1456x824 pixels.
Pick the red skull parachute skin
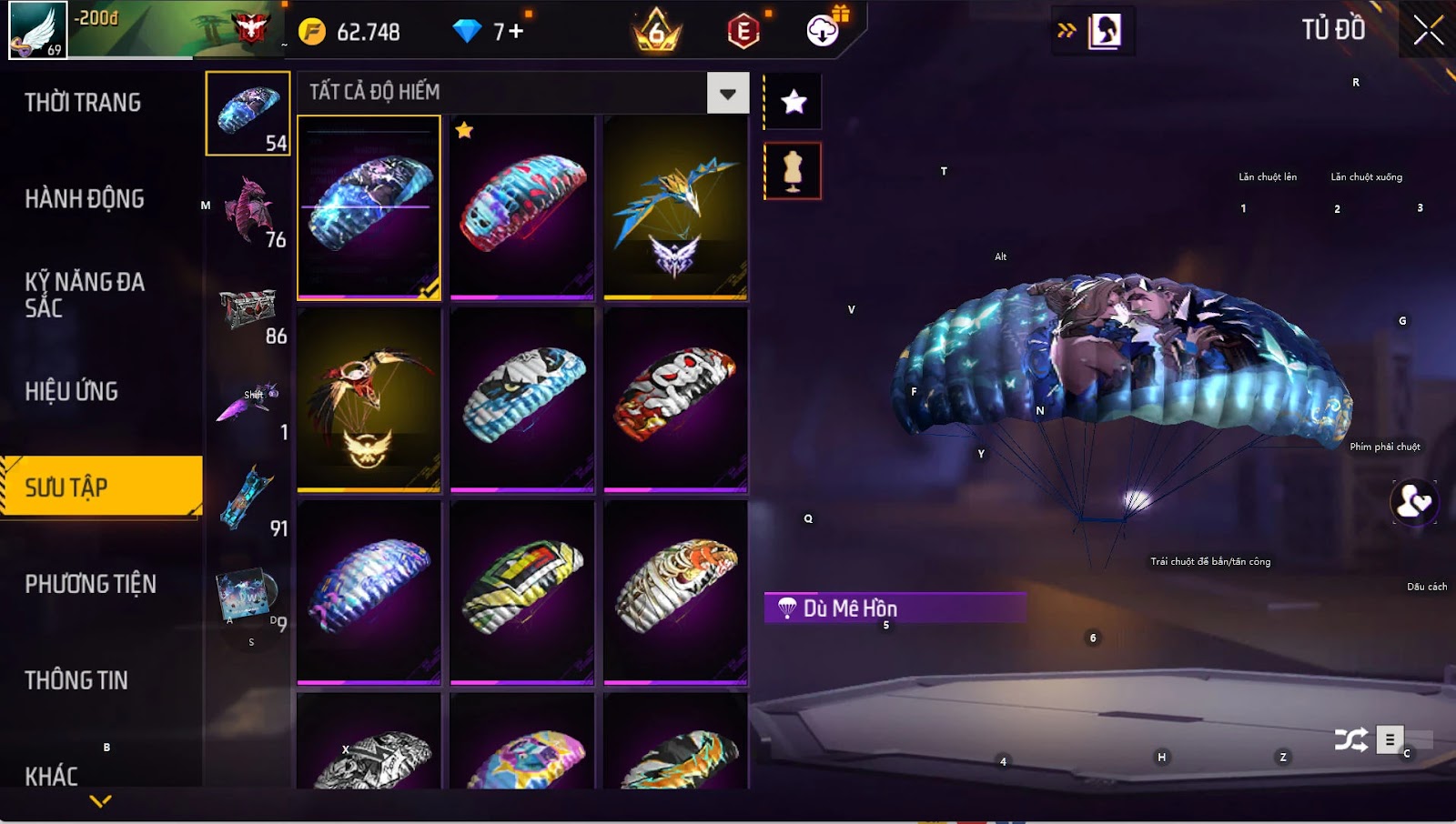click(x=675, y=399)
